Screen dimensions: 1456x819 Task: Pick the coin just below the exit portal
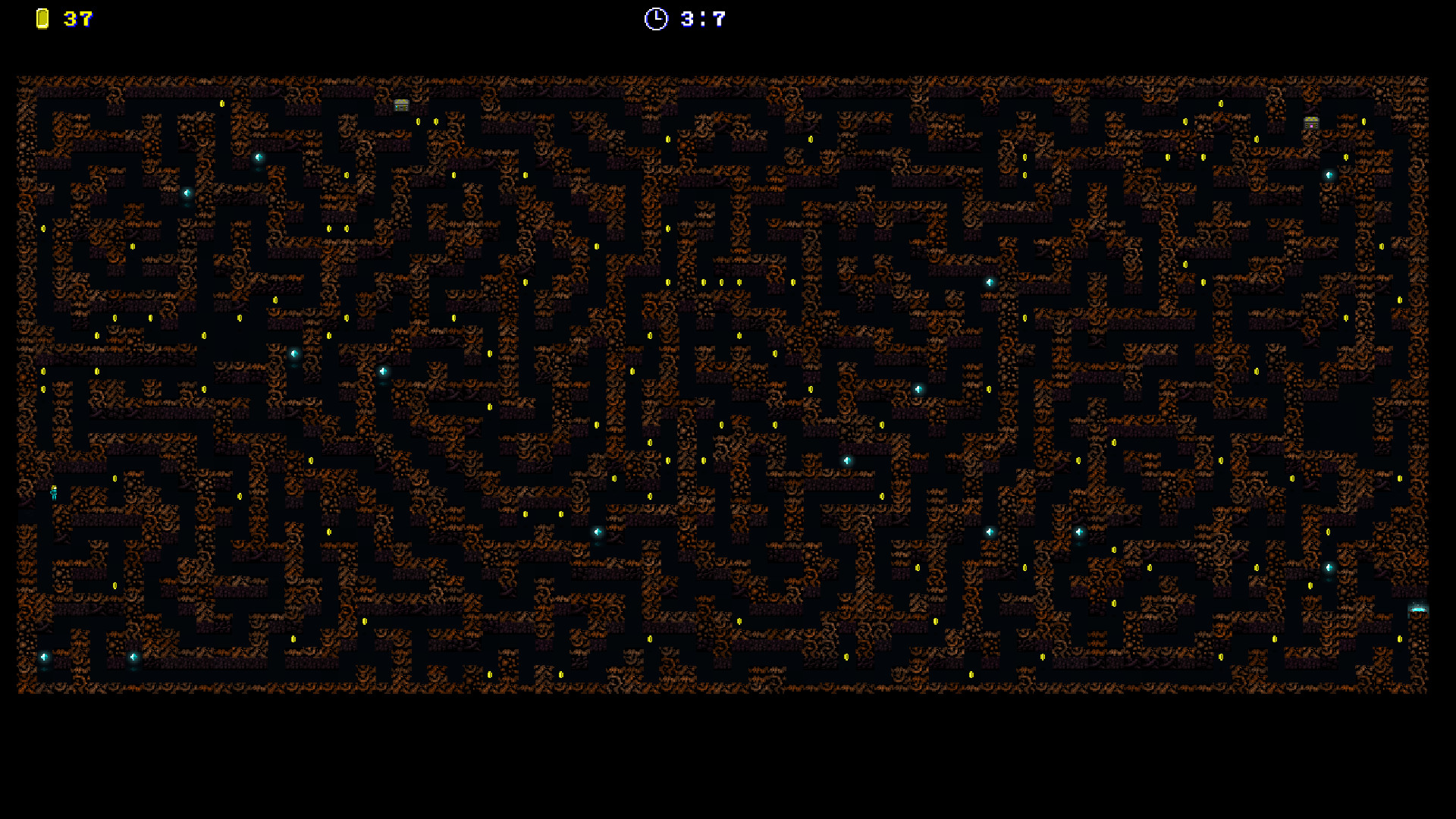coord(1400,639)
